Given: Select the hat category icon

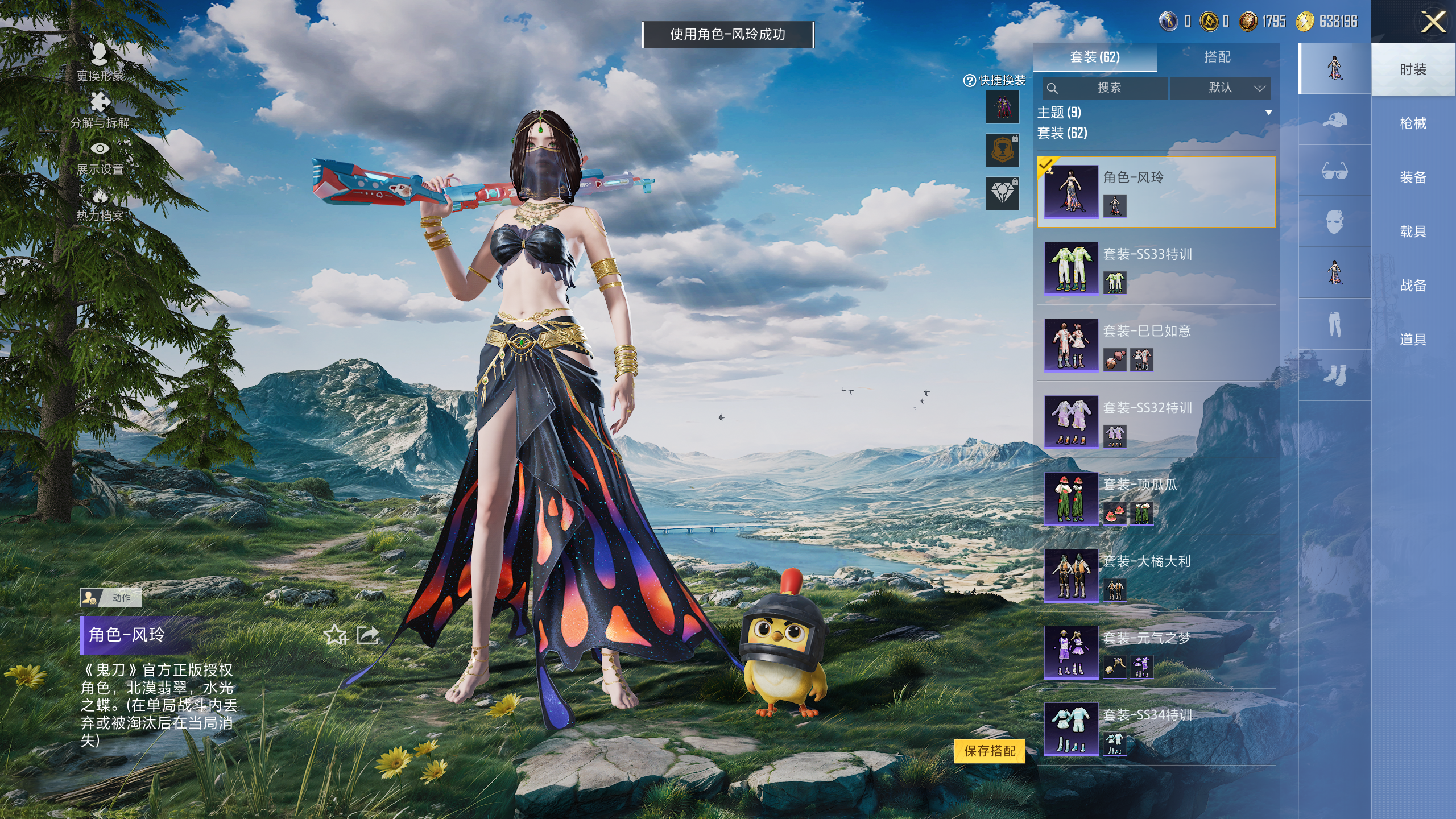Looking at the screenshot, I should (1334, 120).
